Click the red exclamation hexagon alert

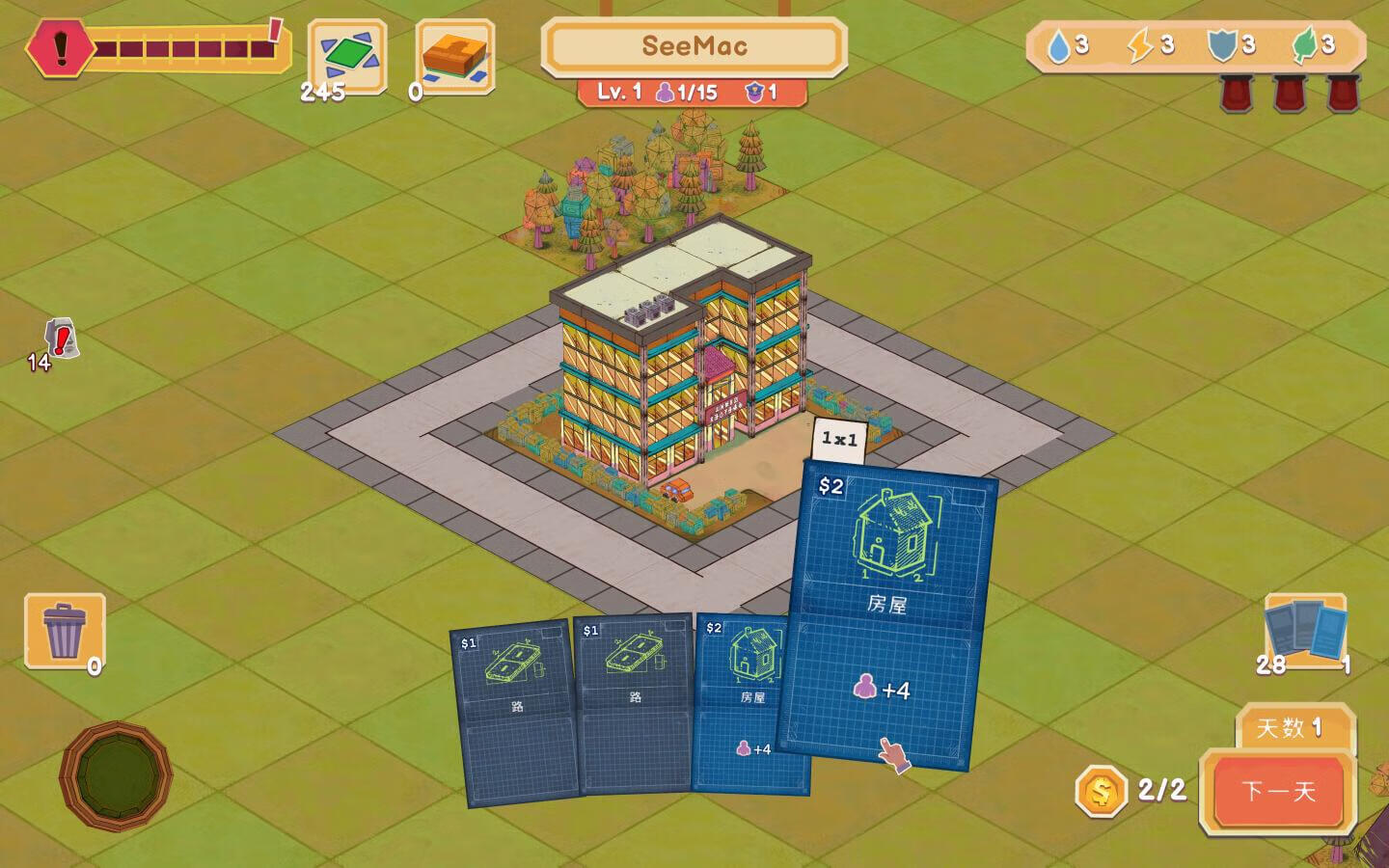[60, 46]
